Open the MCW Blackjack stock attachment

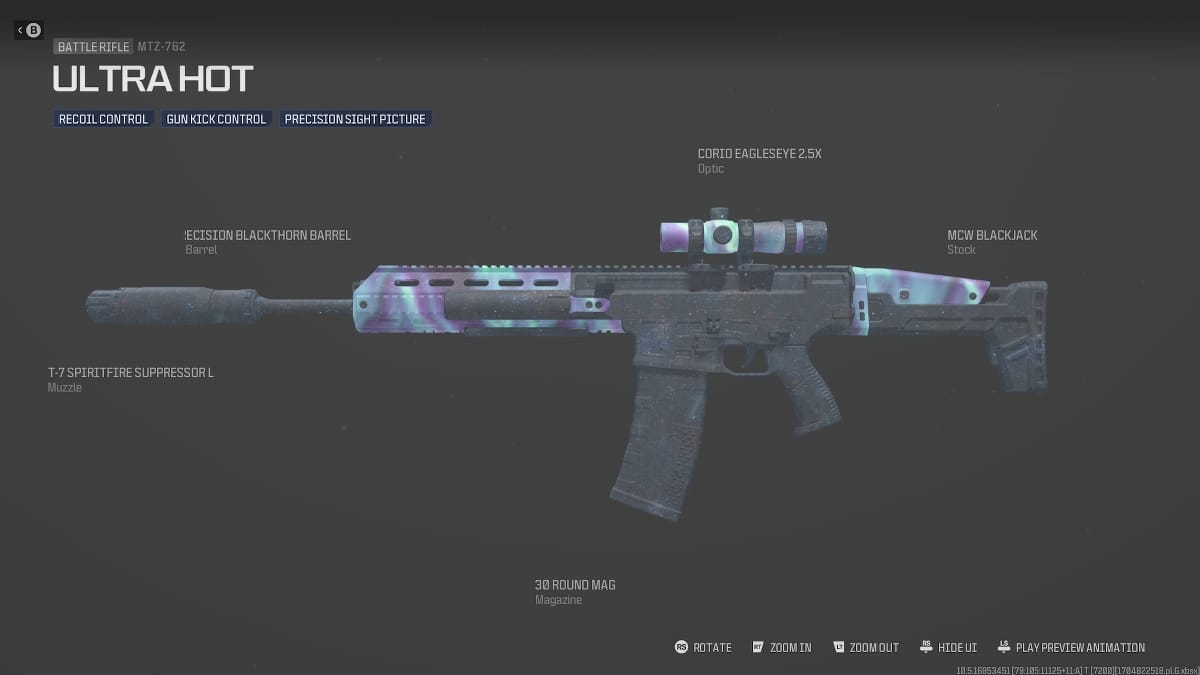[x=992, y=236]
